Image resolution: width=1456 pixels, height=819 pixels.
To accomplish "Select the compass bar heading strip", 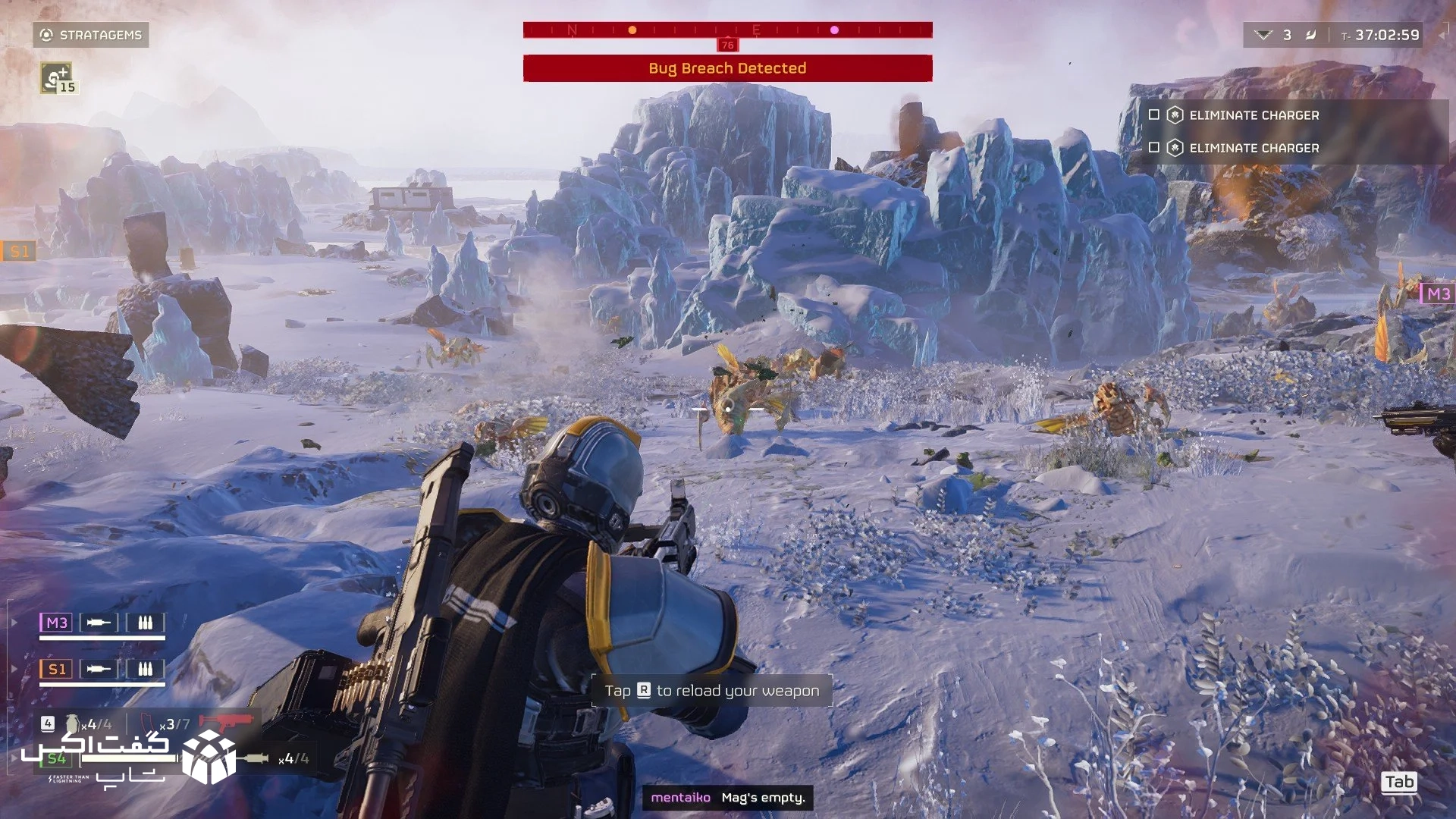I will click(727, 30).
